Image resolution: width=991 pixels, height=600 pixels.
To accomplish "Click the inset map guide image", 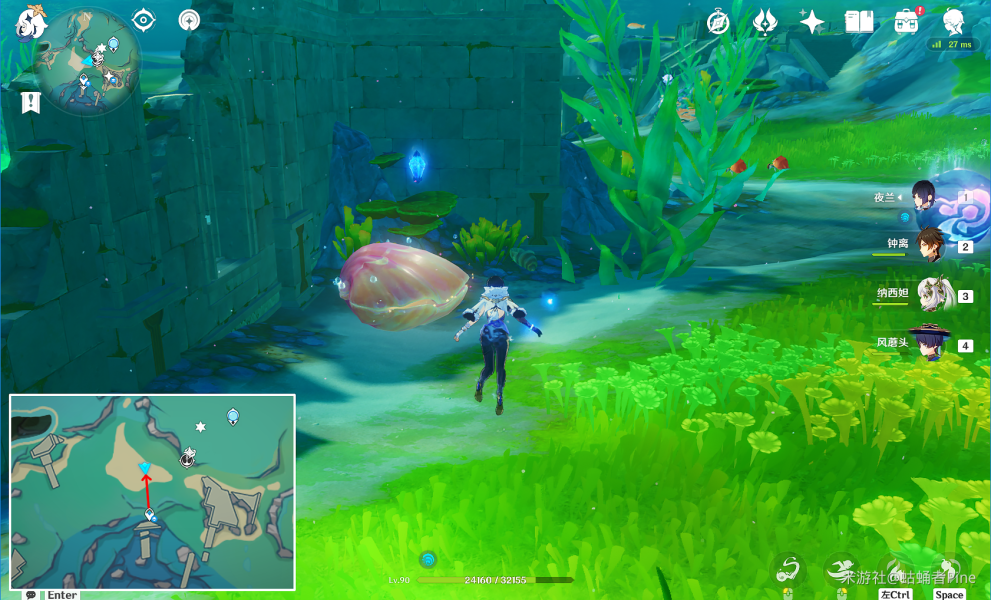I will [152, 491].
